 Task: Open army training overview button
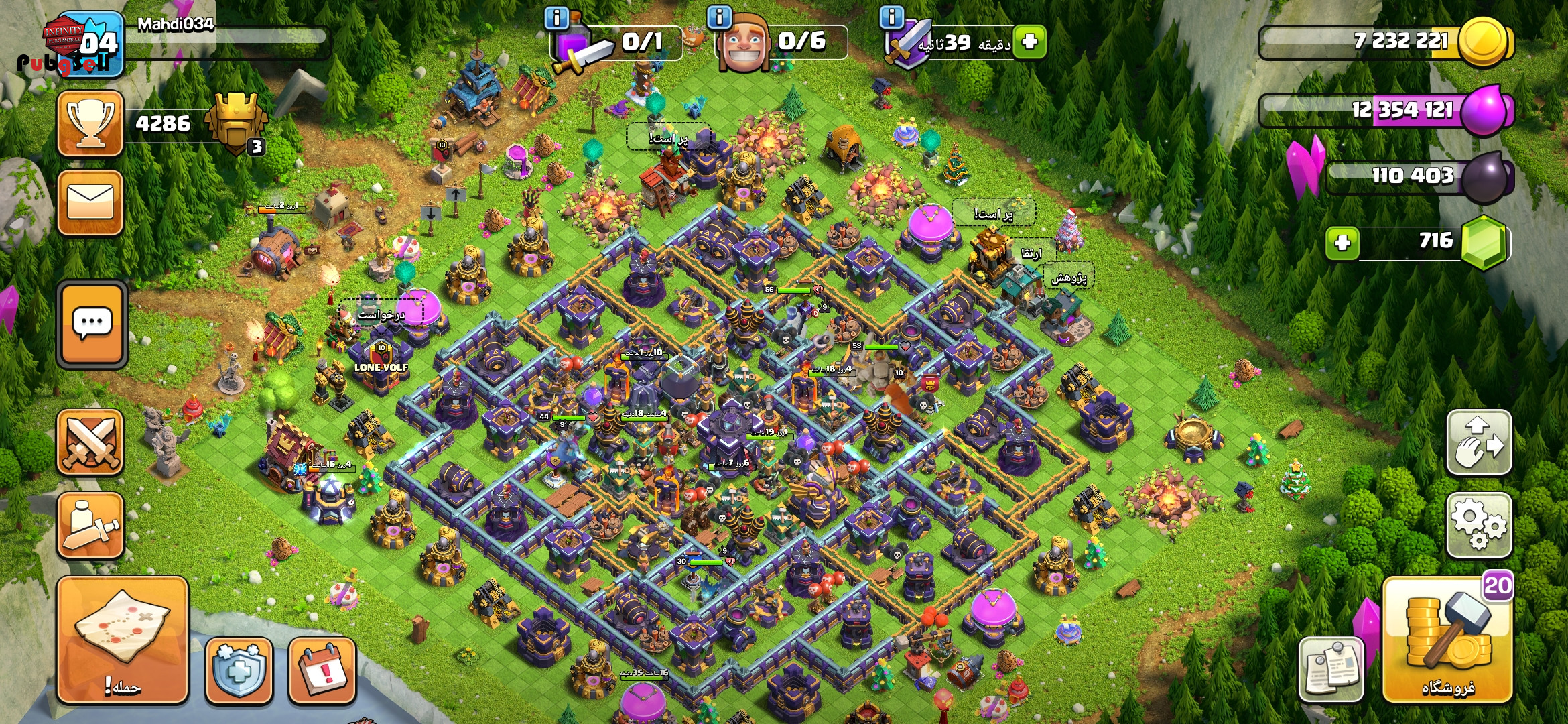[90, 526]
